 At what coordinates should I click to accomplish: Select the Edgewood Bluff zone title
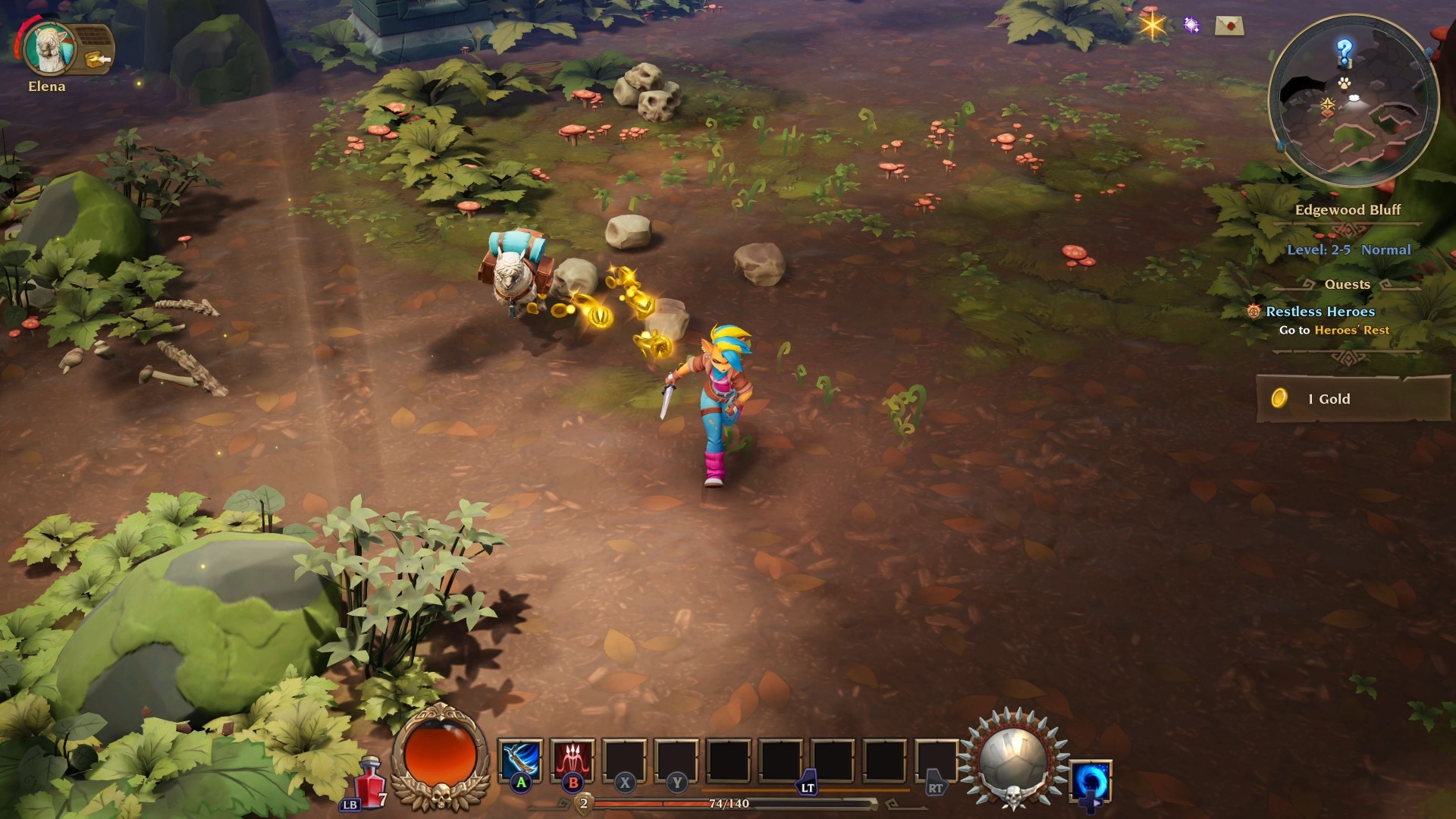click(1348, 211)
